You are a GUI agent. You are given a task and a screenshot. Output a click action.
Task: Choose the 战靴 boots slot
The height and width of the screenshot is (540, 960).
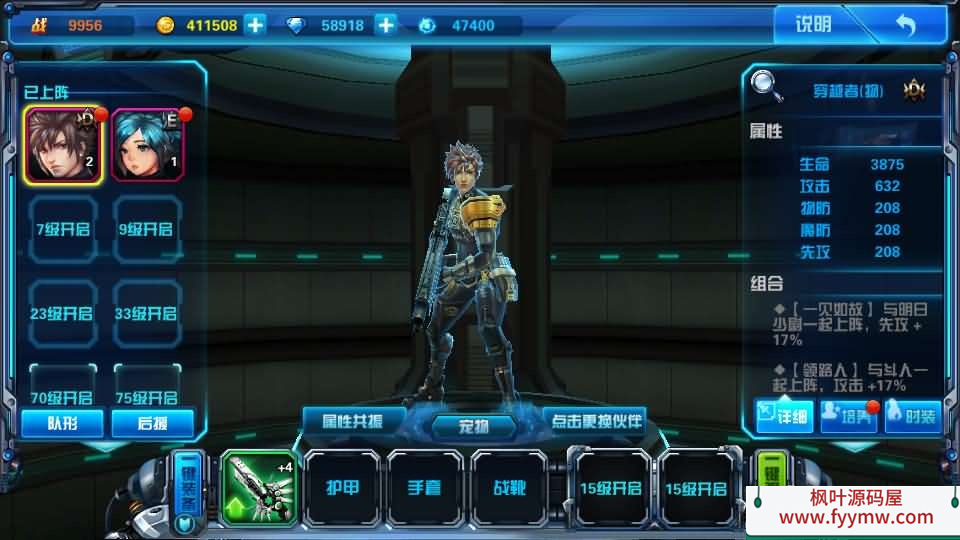pyautogui.click(x=510, y=488)
